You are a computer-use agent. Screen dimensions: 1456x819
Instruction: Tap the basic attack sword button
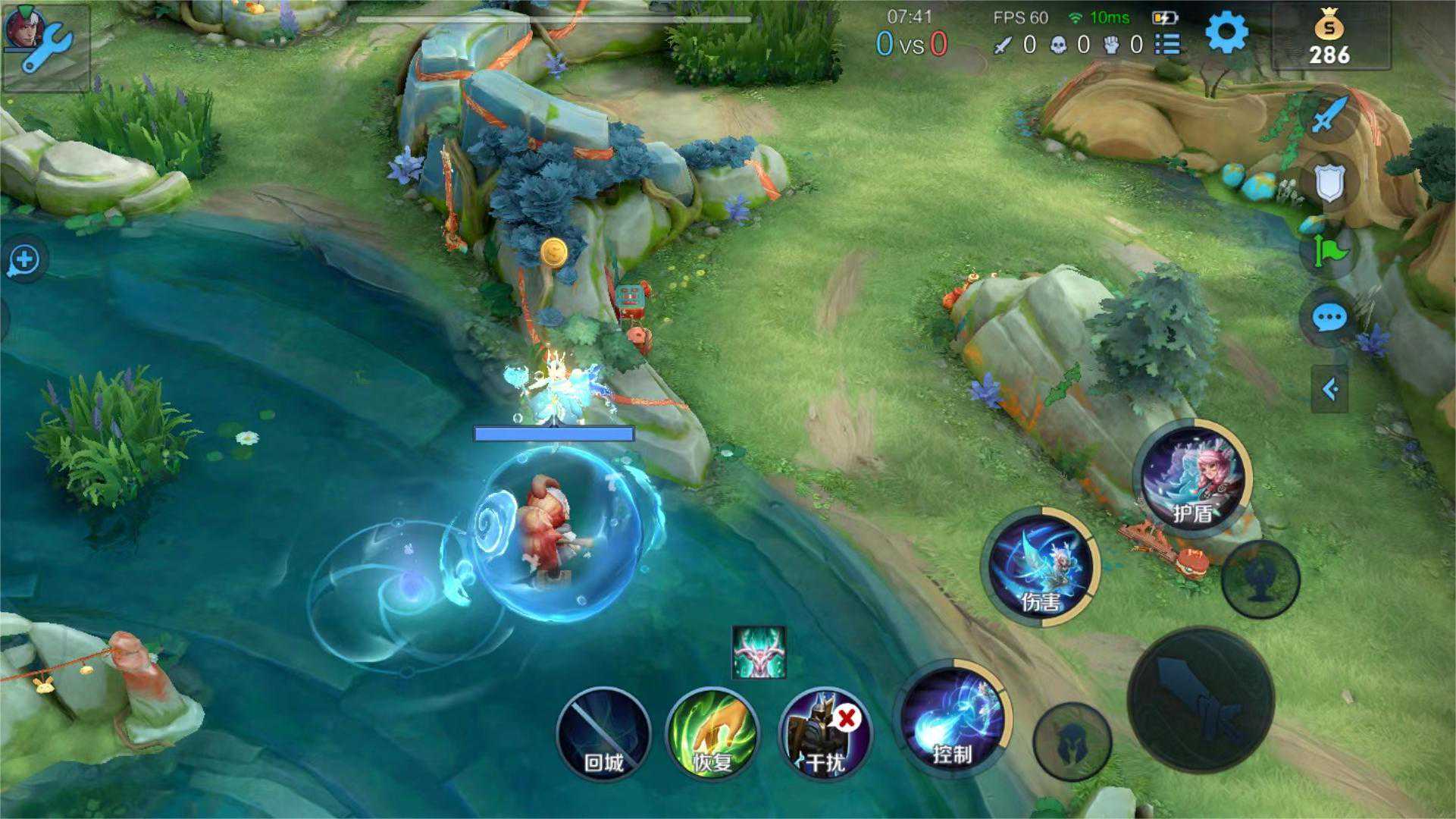click(1201, 701)
